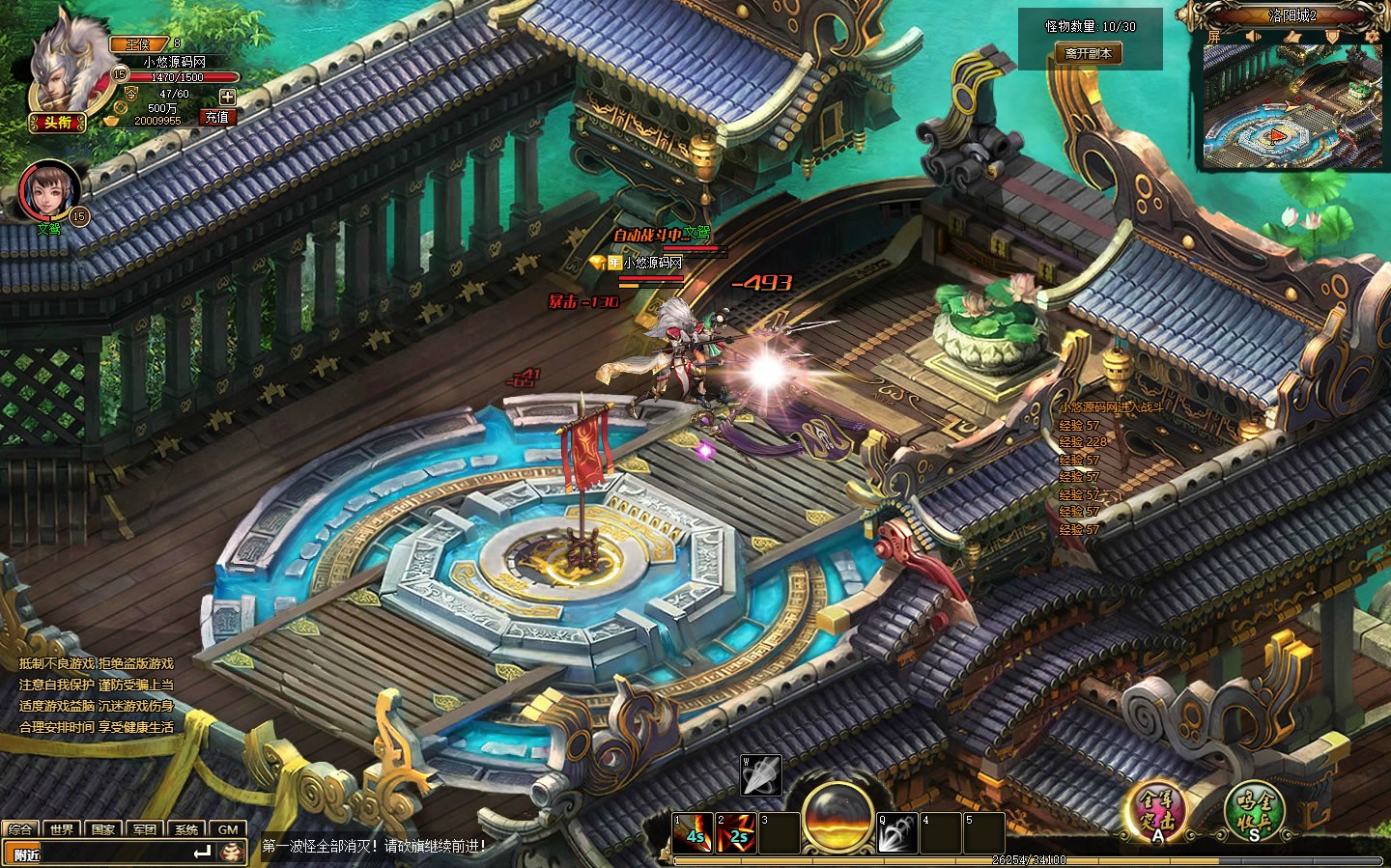
Task: Click the plus button beside stamina
Action: click(227, 96)
